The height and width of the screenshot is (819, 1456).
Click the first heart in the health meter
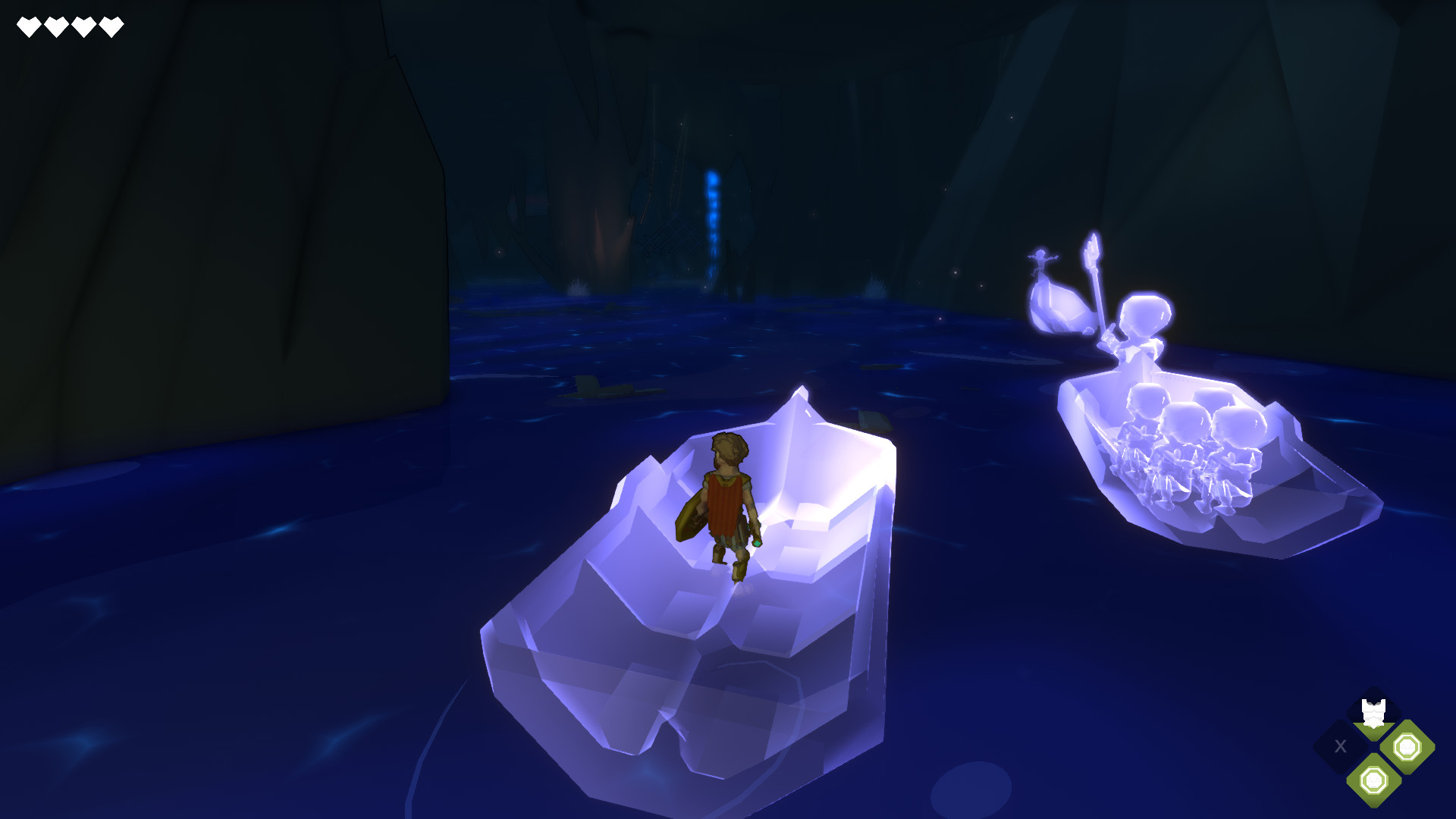(28, 25)
